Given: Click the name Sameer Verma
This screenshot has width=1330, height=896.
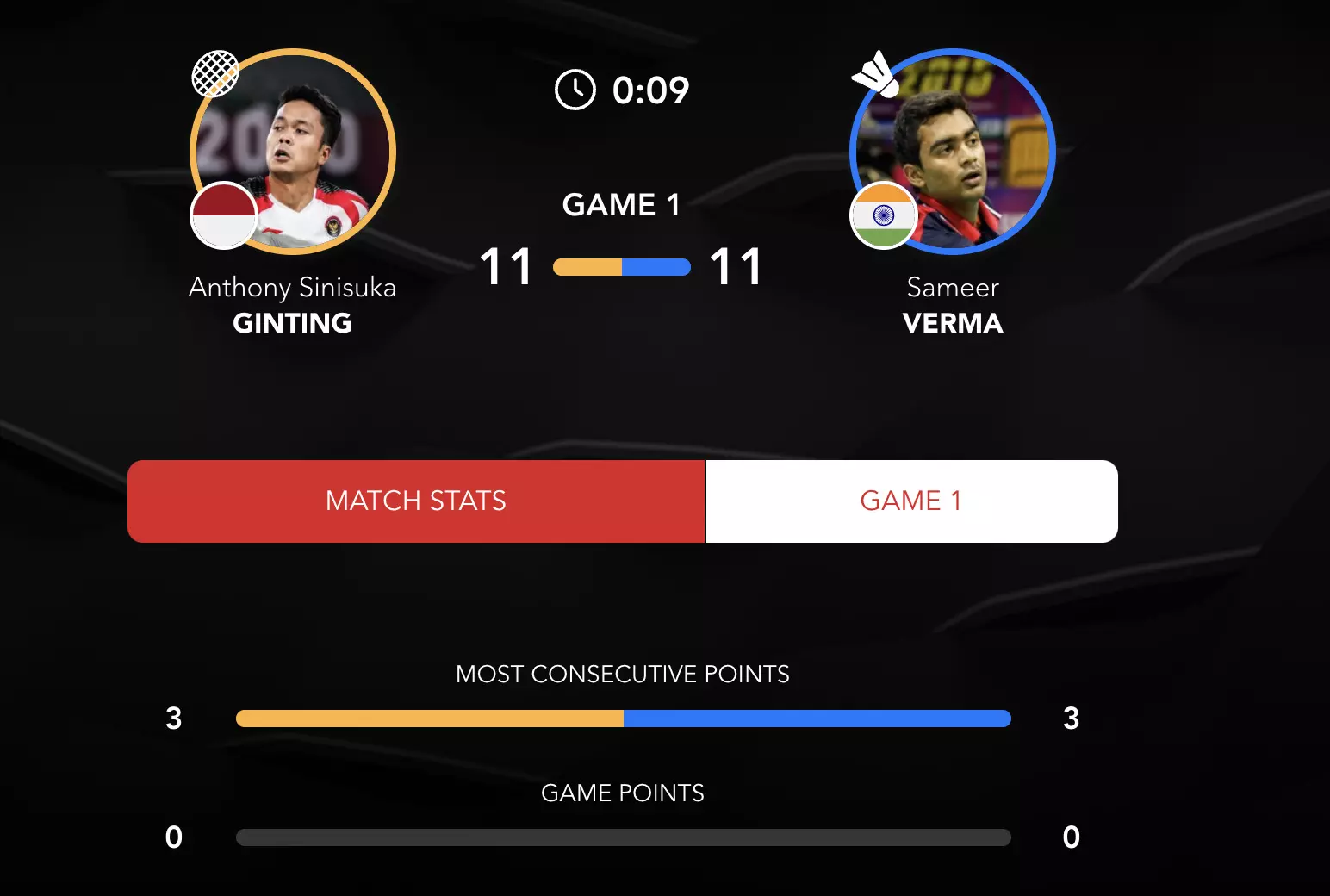Looking at the screenshot, I should pos(953,305).
